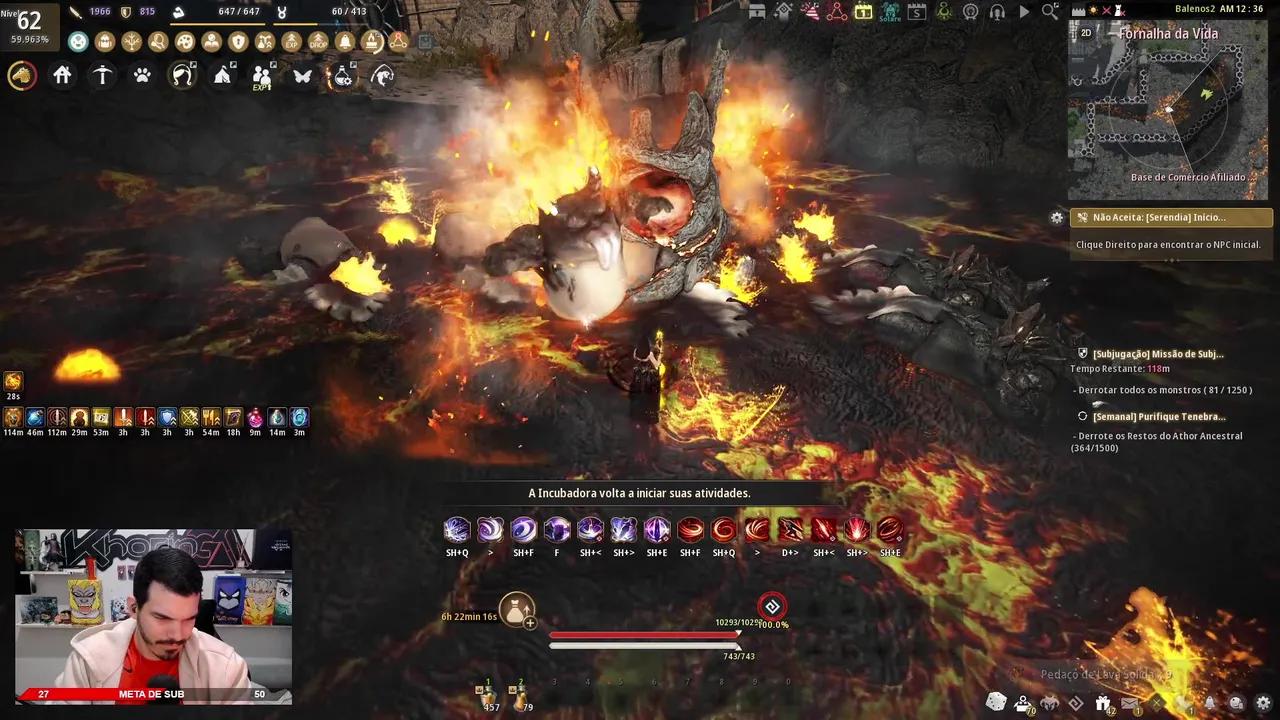Screen dimensions: 1280x720
Task: Select the paw pet icon in the circular menu
Action: coord(141,76)
